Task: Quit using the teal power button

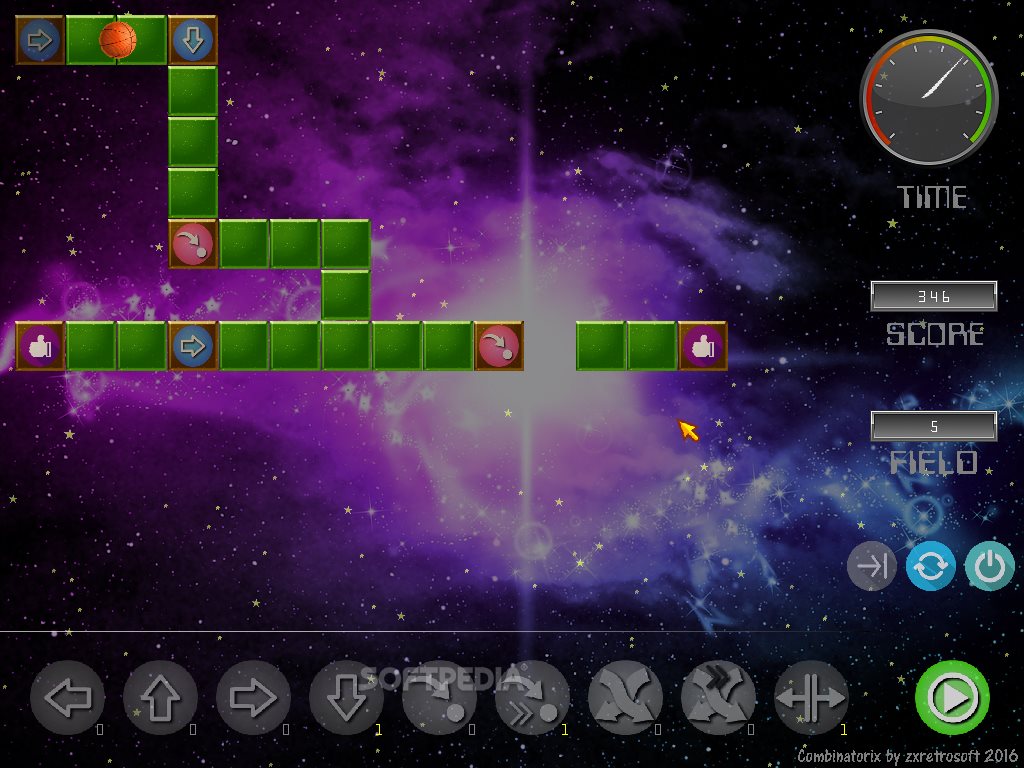Action: click(x=989, y=567)
